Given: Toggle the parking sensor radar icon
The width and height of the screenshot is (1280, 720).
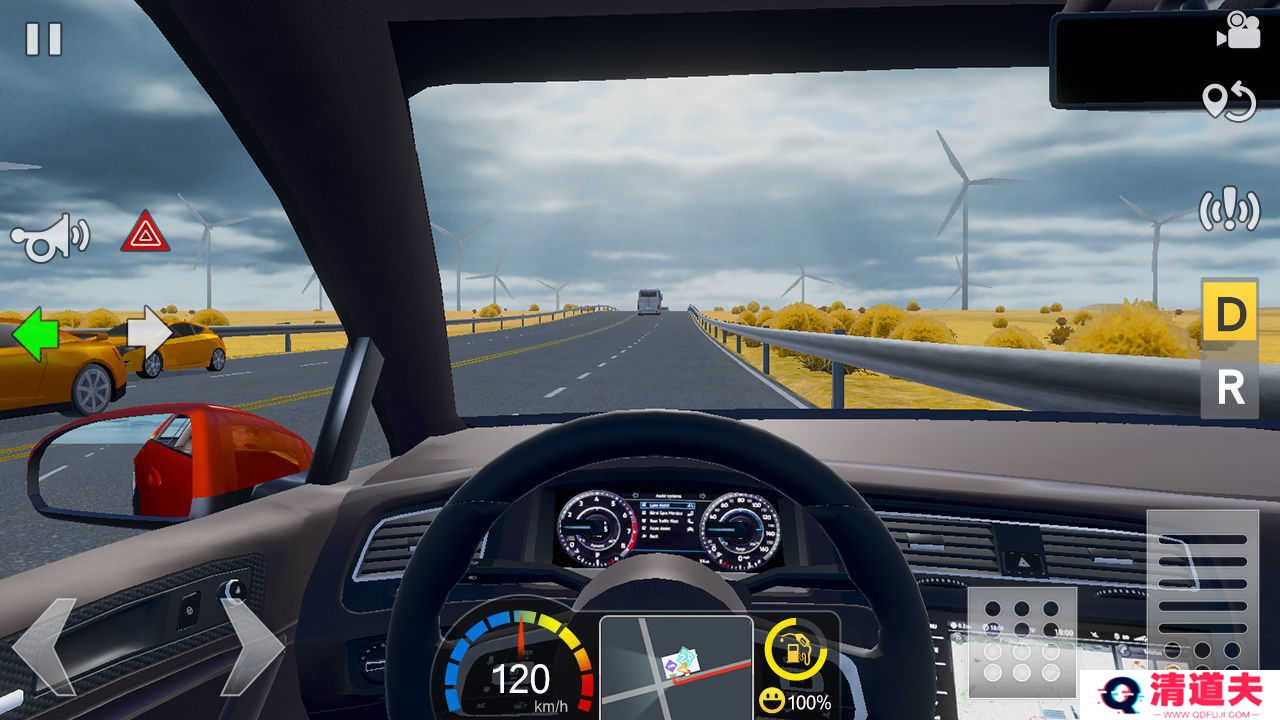Looking at the screenshot, I should point(1229,210).
